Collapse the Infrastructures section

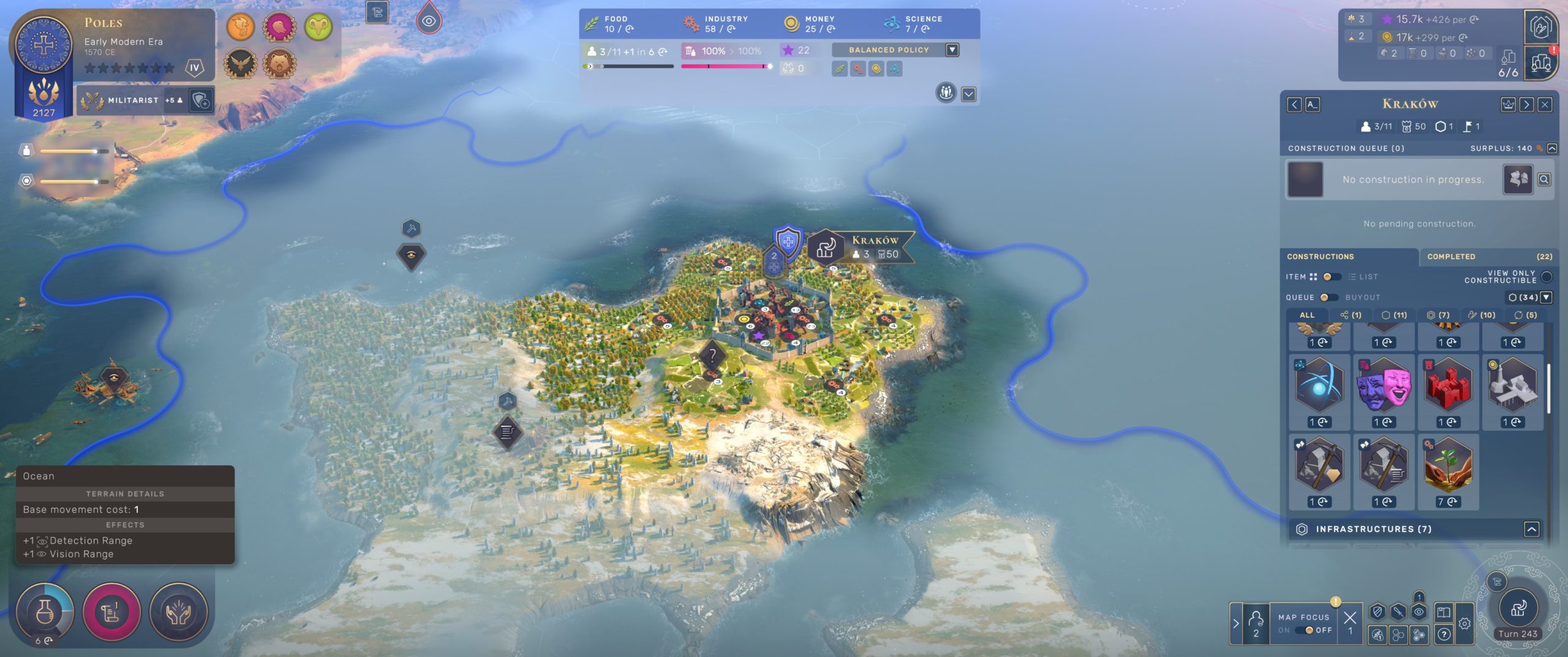[1531, 529]
